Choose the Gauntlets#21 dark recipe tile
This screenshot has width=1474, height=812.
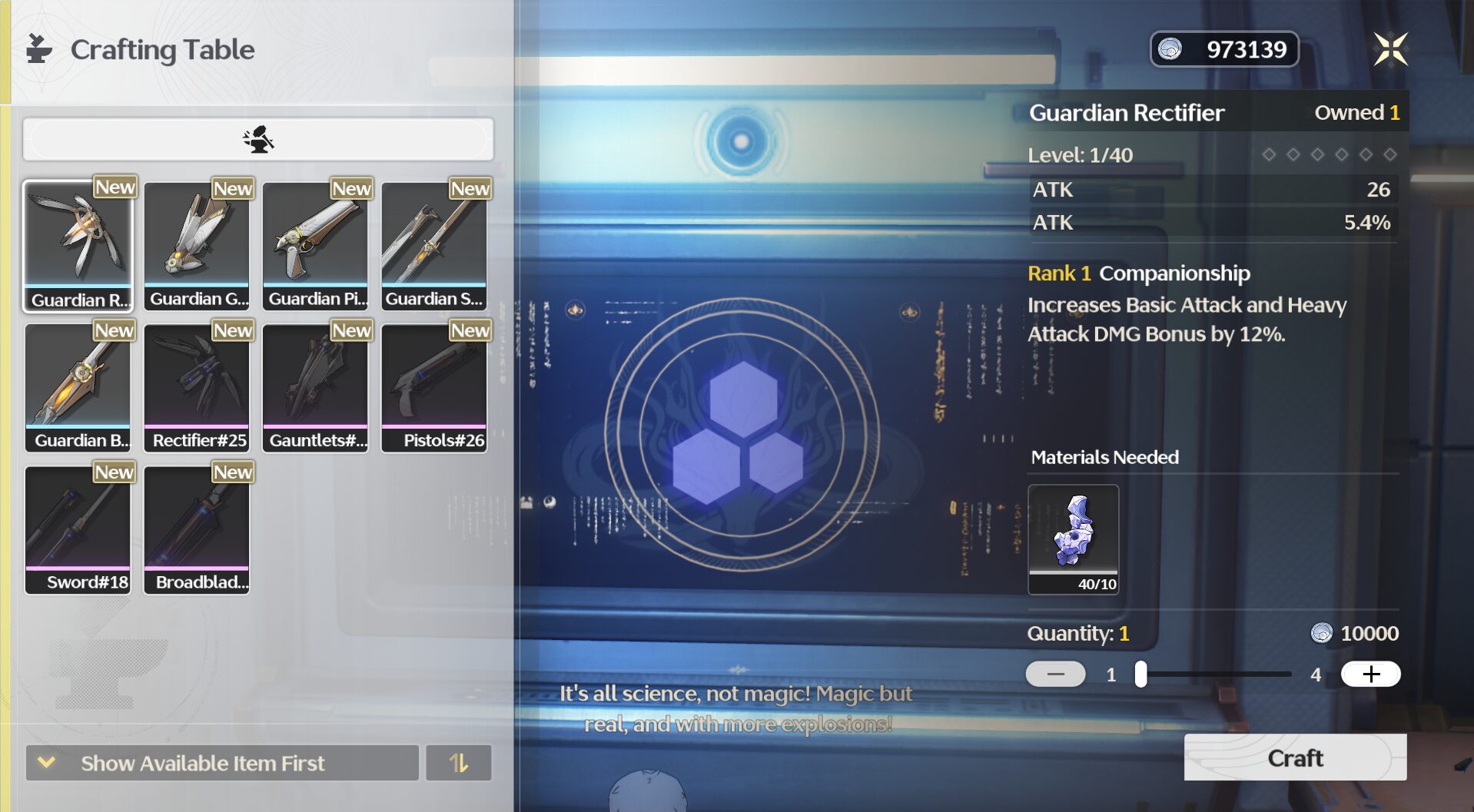316,388
